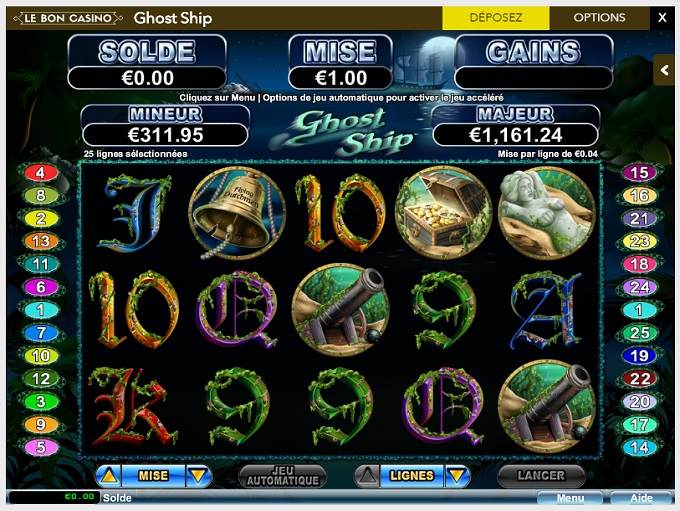Select payline marker number 22

click(638, 378)
